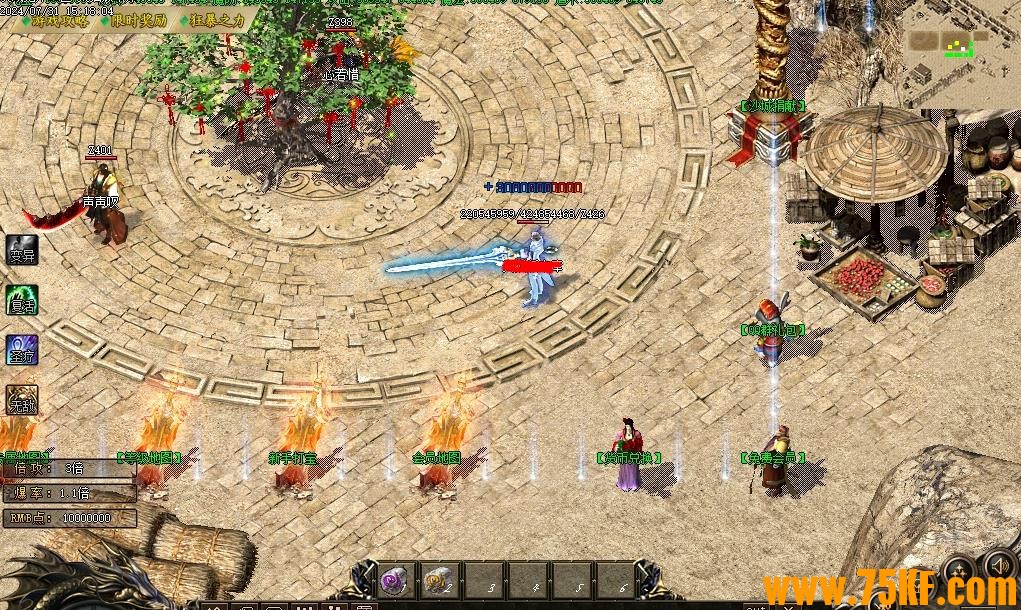Activate the 复活 revive skill icon
This screenshot has height=610, width=1021.
[x=22, y=300]
